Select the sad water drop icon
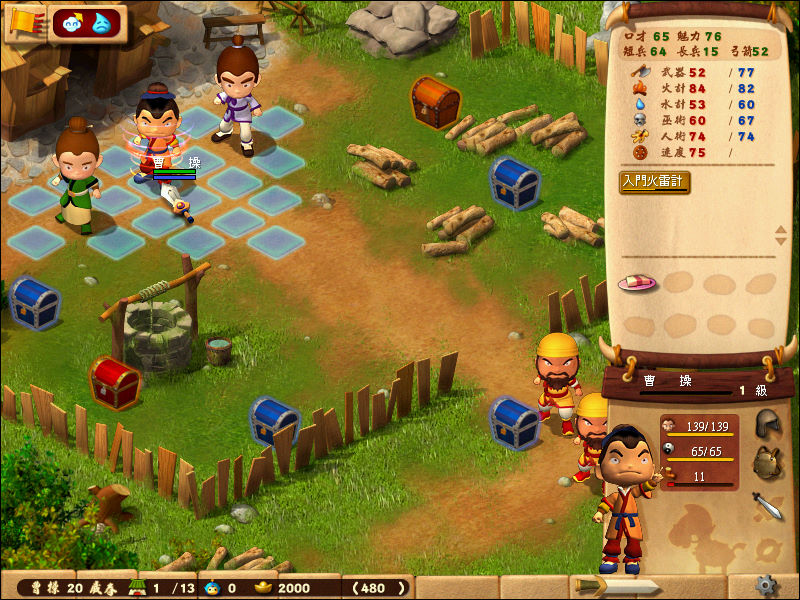The height and width of the screenshot is (600, 800). [102, 23]
